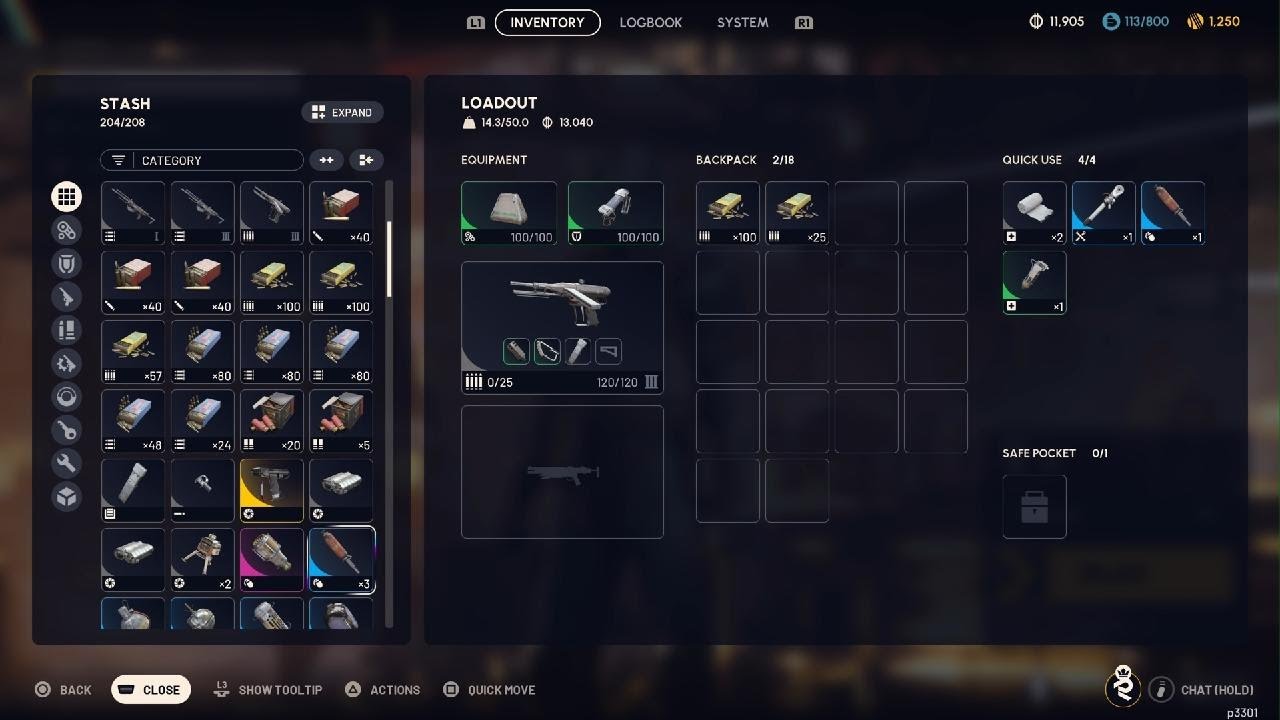Select the bandage quick use slot
This screenshot has width=1280, height=720.
tap(1034, 213)
